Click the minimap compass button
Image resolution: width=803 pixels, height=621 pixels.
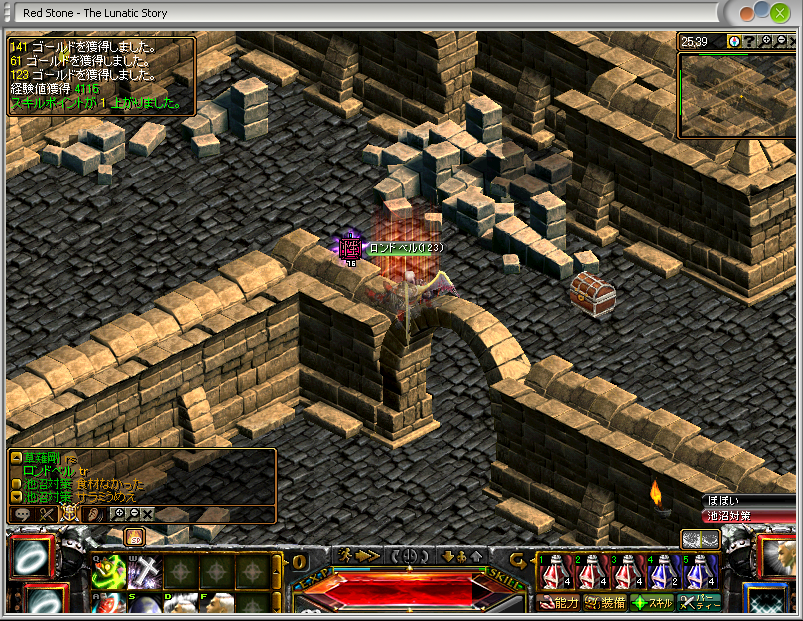tap(734, 41)
